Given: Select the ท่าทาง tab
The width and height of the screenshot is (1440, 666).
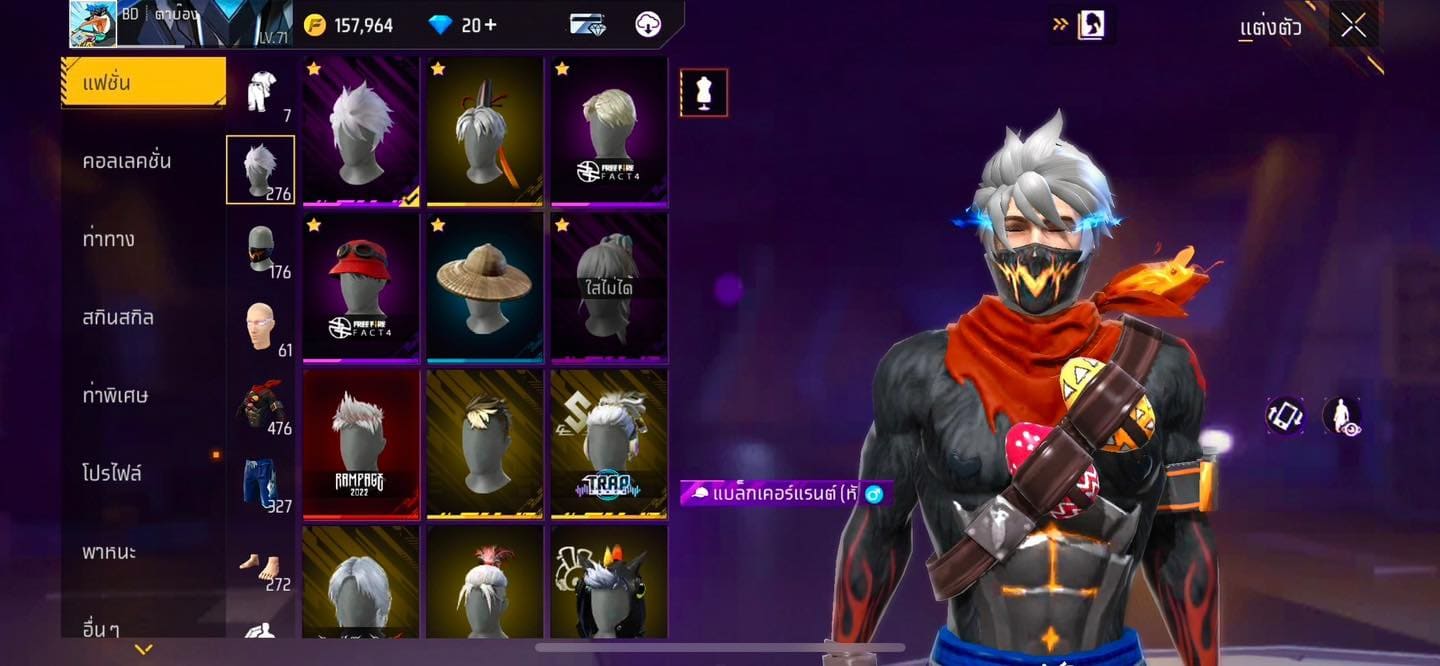Looking at the screenshot, I should click(109, 239).
